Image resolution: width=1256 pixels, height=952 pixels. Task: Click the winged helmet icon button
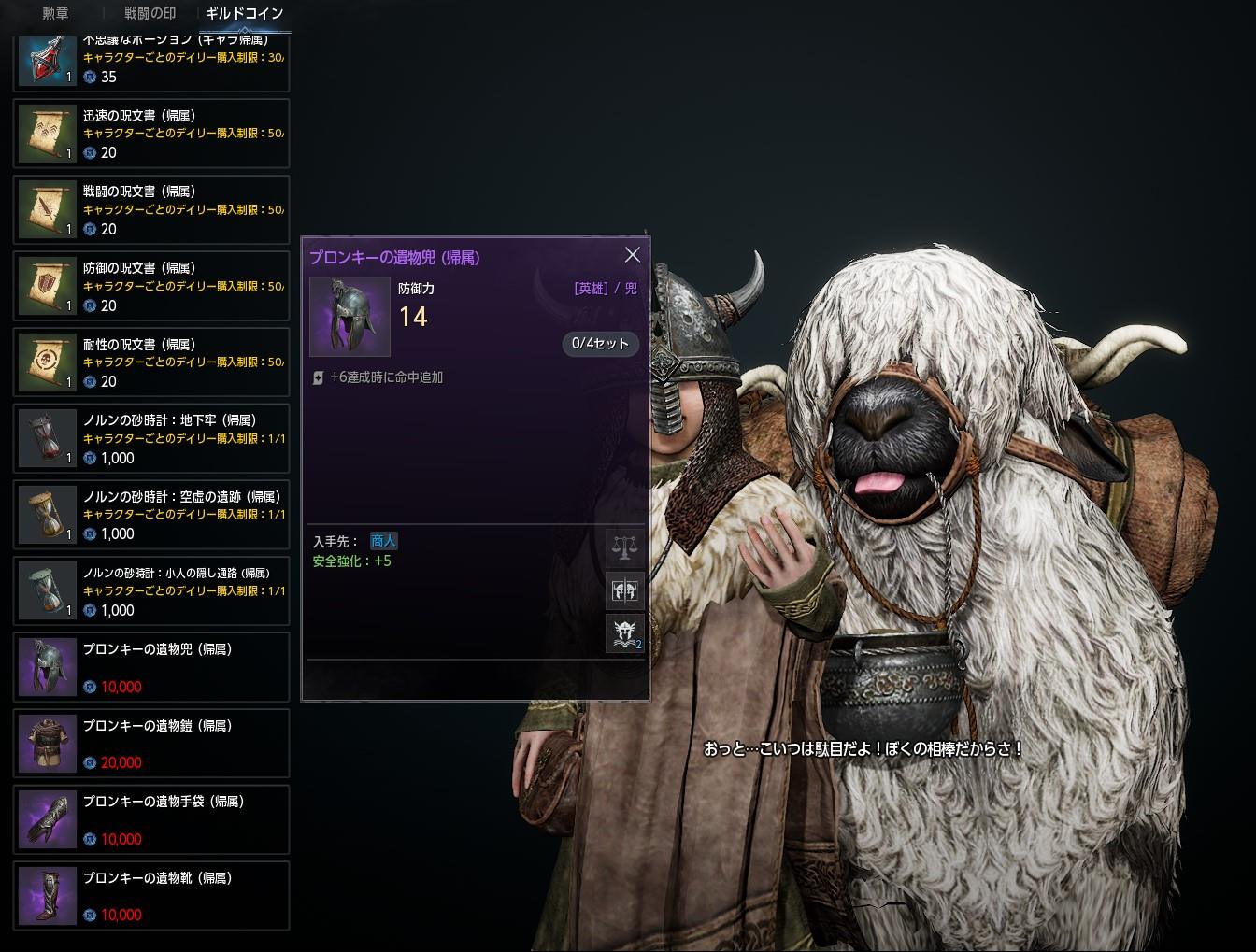click(624, 633)
